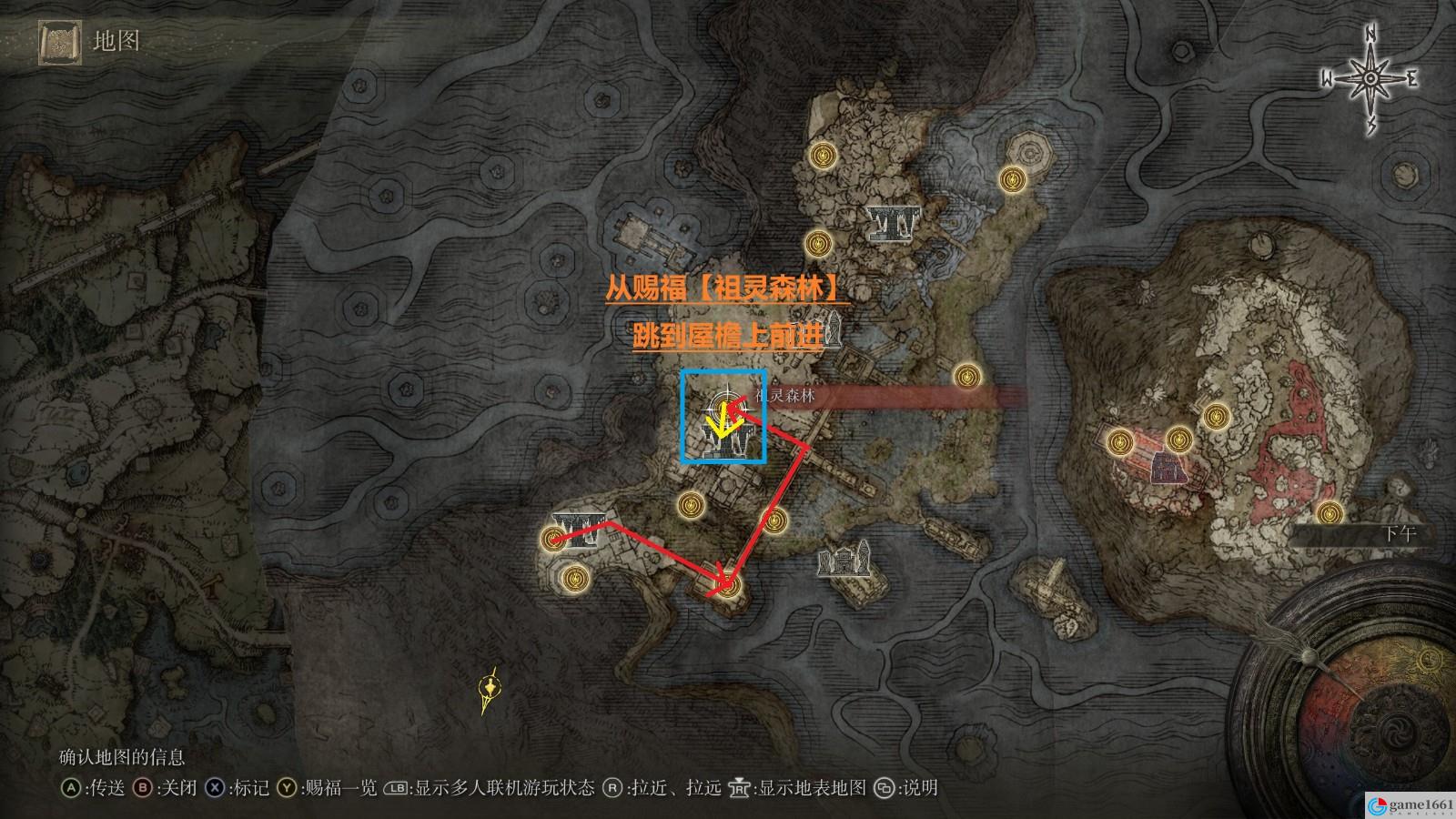Click the grace marker where the red route starts

point(551,540)
